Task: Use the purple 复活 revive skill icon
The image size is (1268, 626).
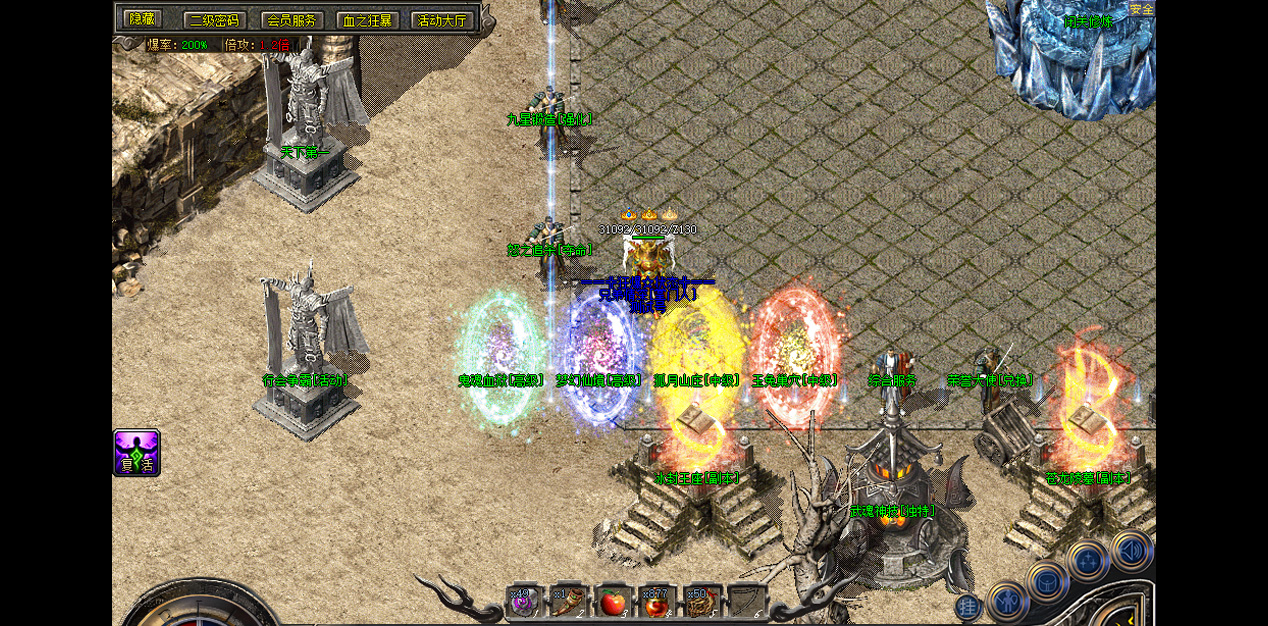Action: click(137, 453)
